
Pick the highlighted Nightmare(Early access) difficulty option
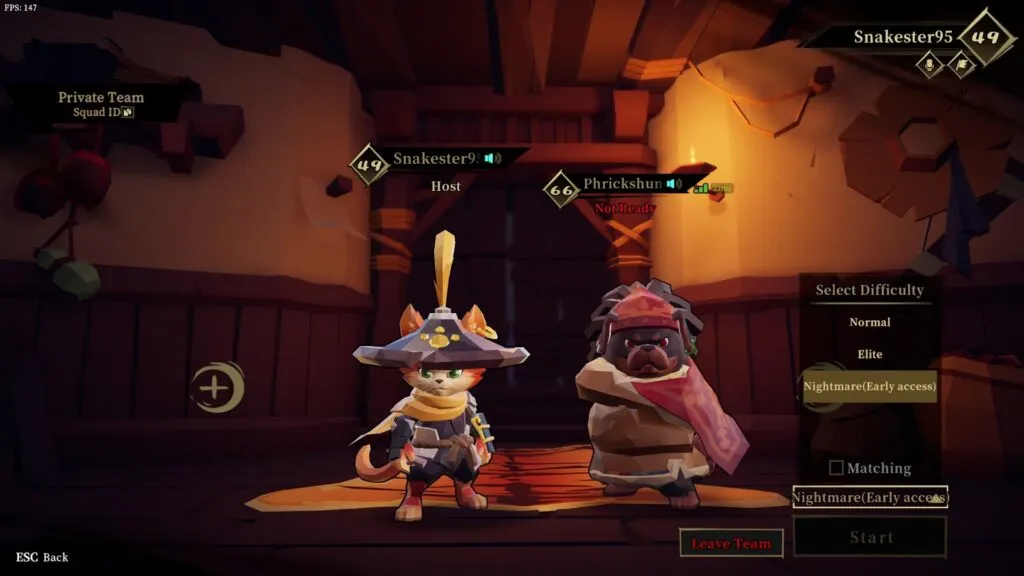[x=869, y=386]
